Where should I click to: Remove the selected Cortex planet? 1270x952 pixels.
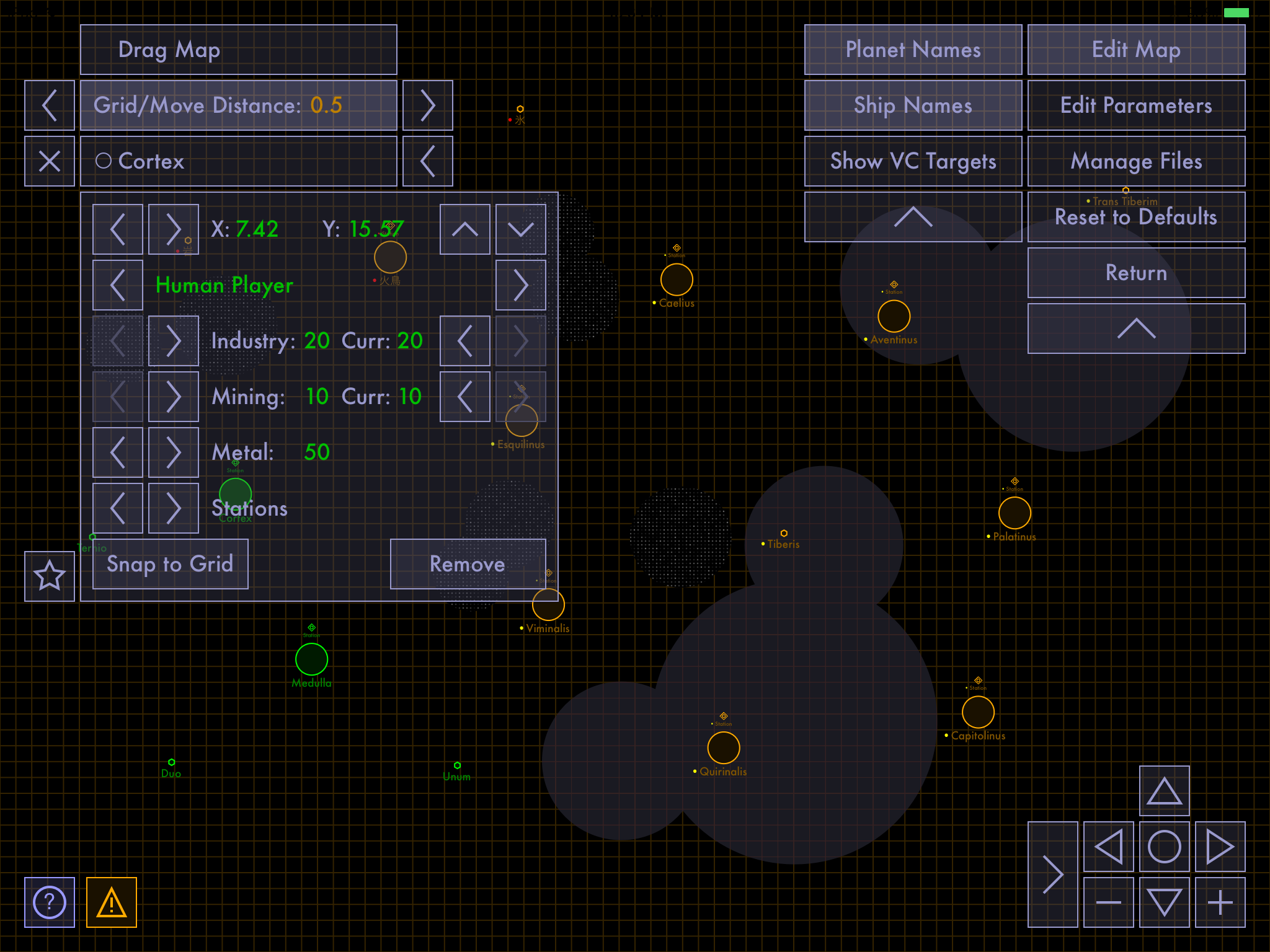click(x=468, y=564)
